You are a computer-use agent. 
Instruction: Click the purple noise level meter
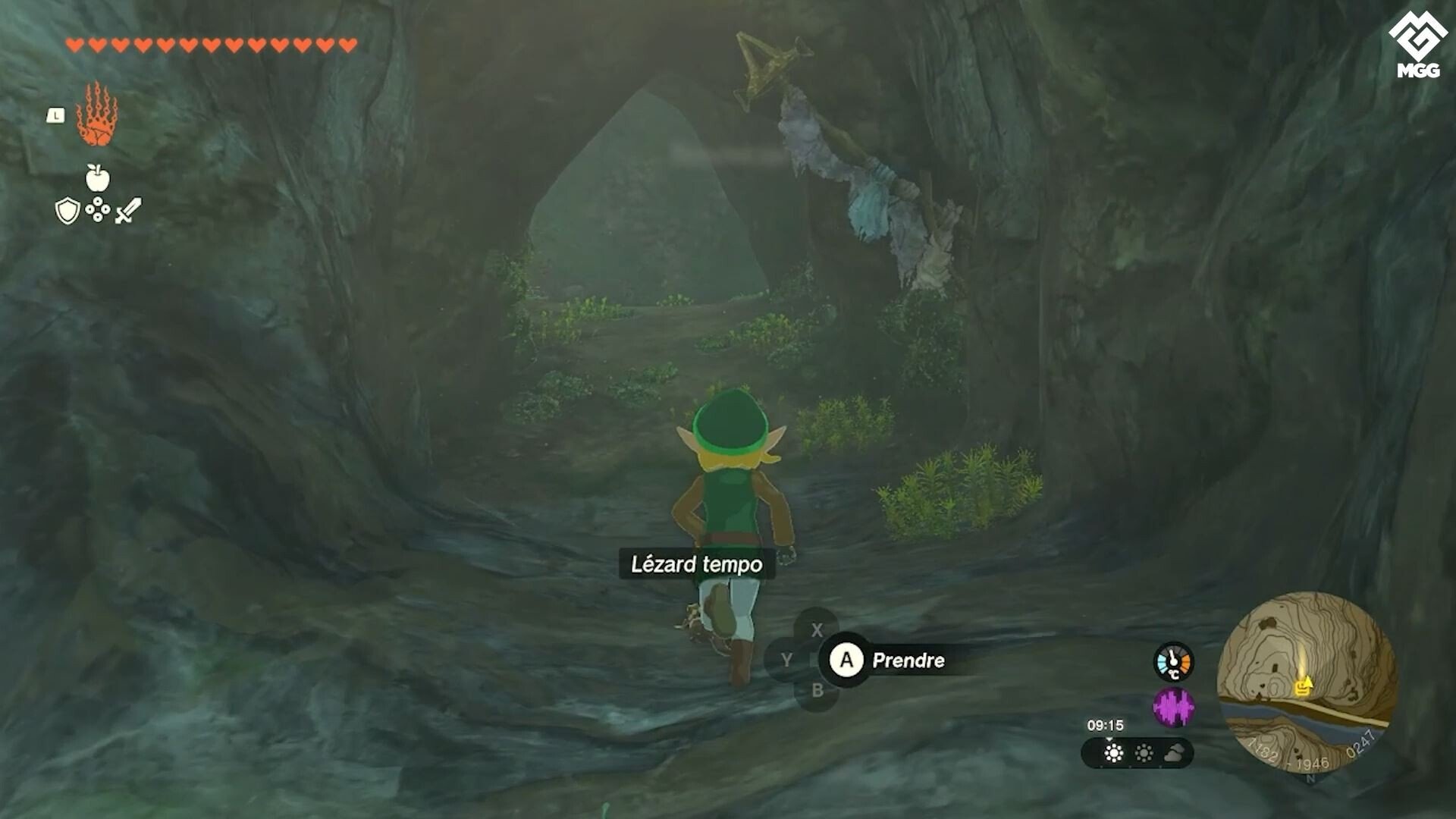tap(1173, 707)
